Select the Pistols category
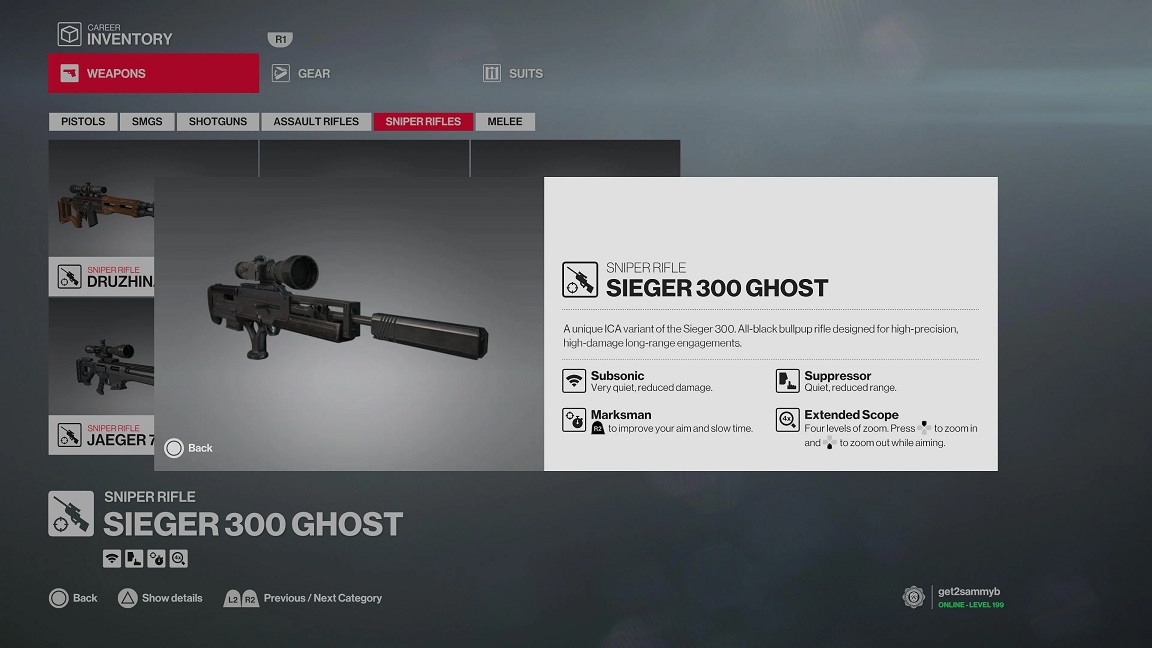The width and height of the screenshot is (1152, 648). coord(83,121)
